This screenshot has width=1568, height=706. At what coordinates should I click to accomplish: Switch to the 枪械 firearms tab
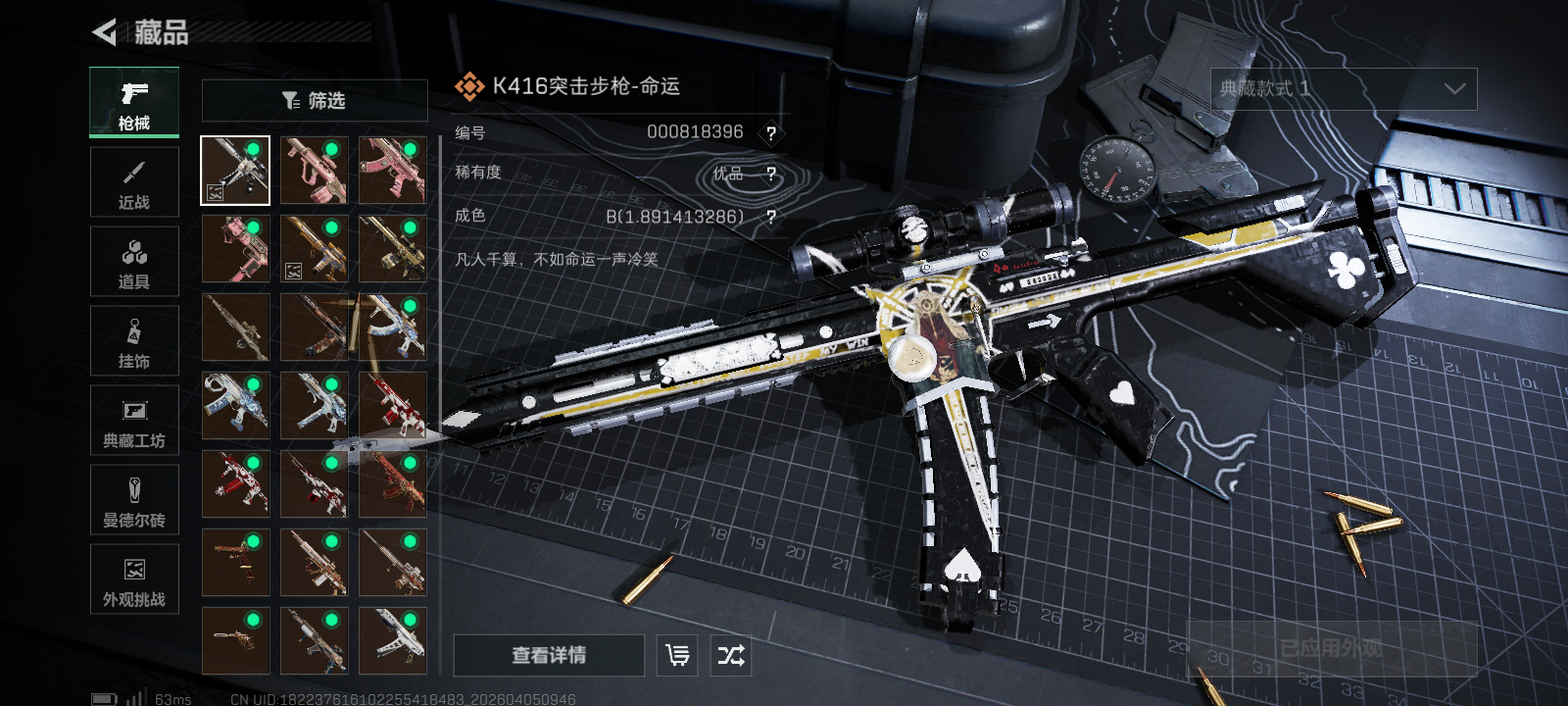134,103
